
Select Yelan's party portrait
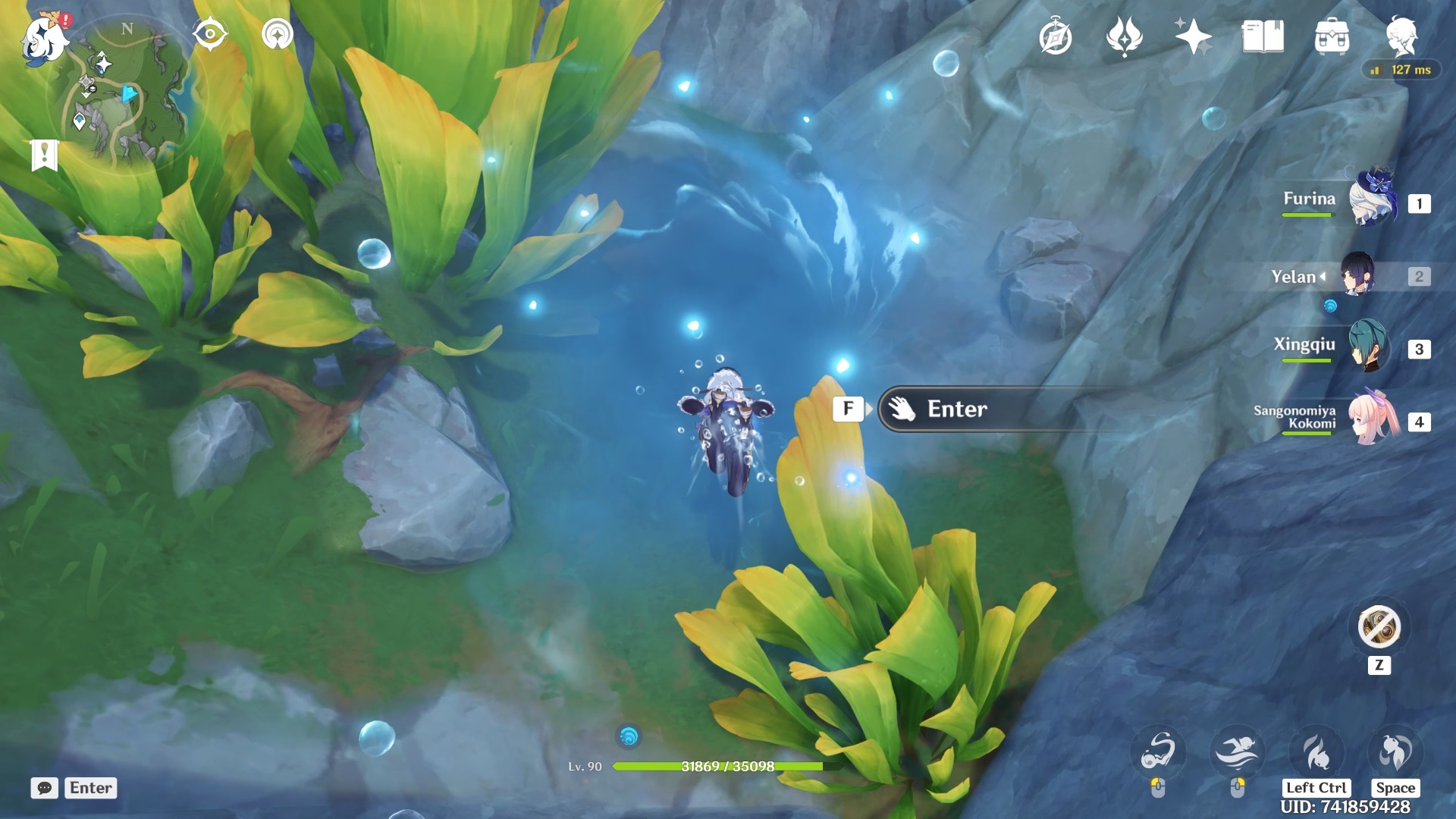(x=1357, y=275)
